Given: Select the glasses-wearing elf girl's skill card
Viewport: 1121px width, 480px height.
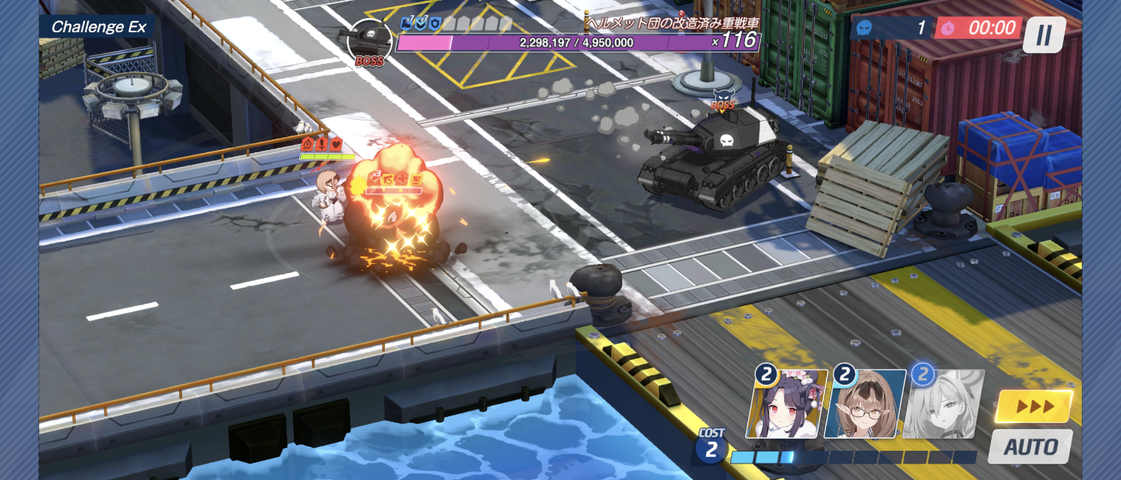Looking at the screenshot, I should pyautogui.click(x=865, y=404).
